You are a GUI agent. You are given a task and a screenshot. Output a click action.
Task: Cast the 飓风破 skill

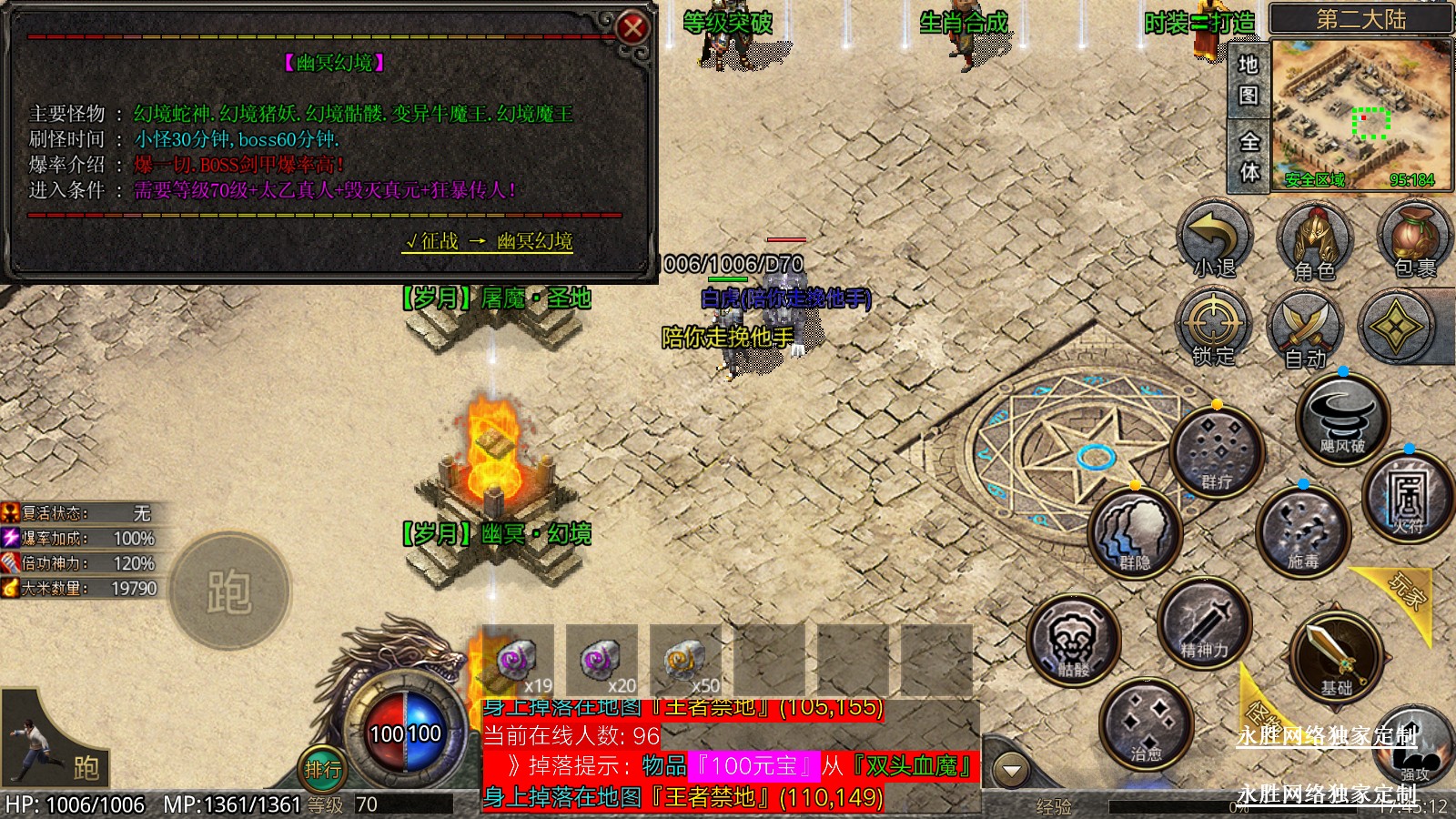tap(1342, 420)
